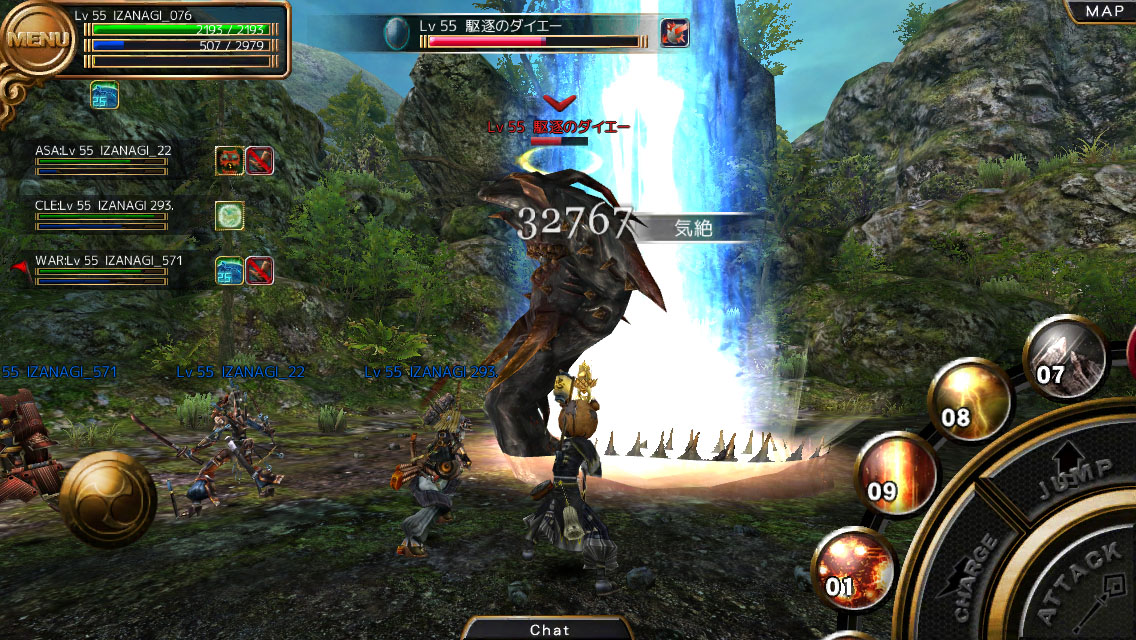
Task: Open the round MENU button
Action: [x=38, y=40]
